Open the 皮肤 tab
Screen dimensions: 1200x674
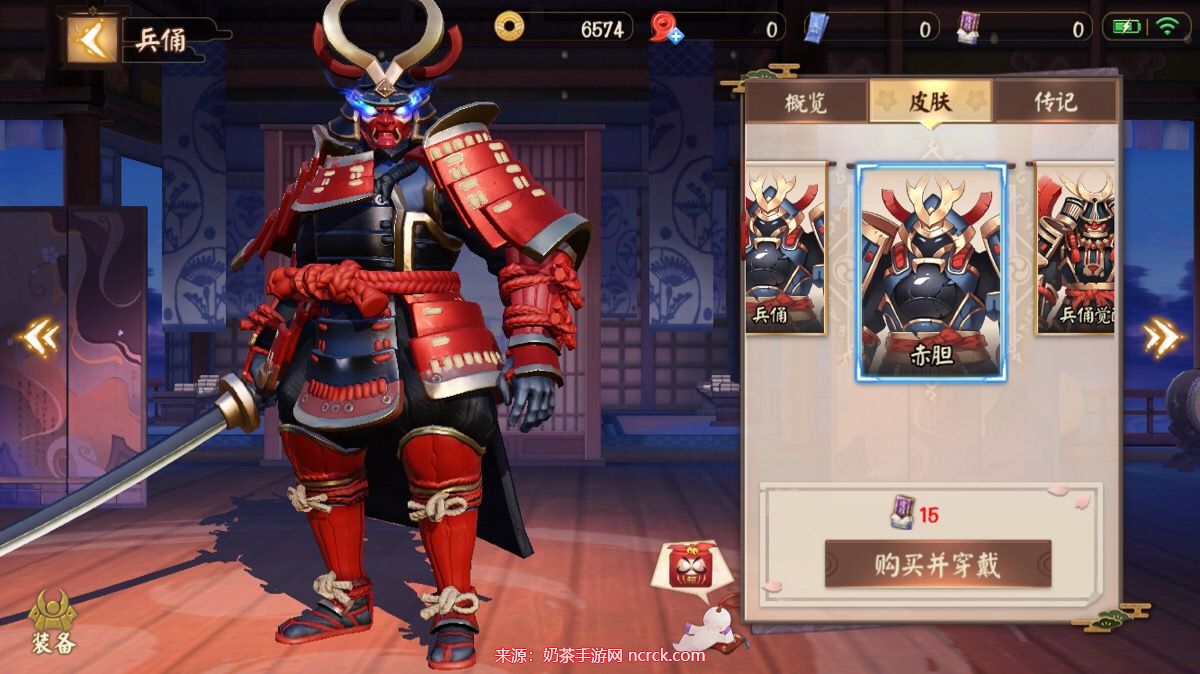coord(930,101)
